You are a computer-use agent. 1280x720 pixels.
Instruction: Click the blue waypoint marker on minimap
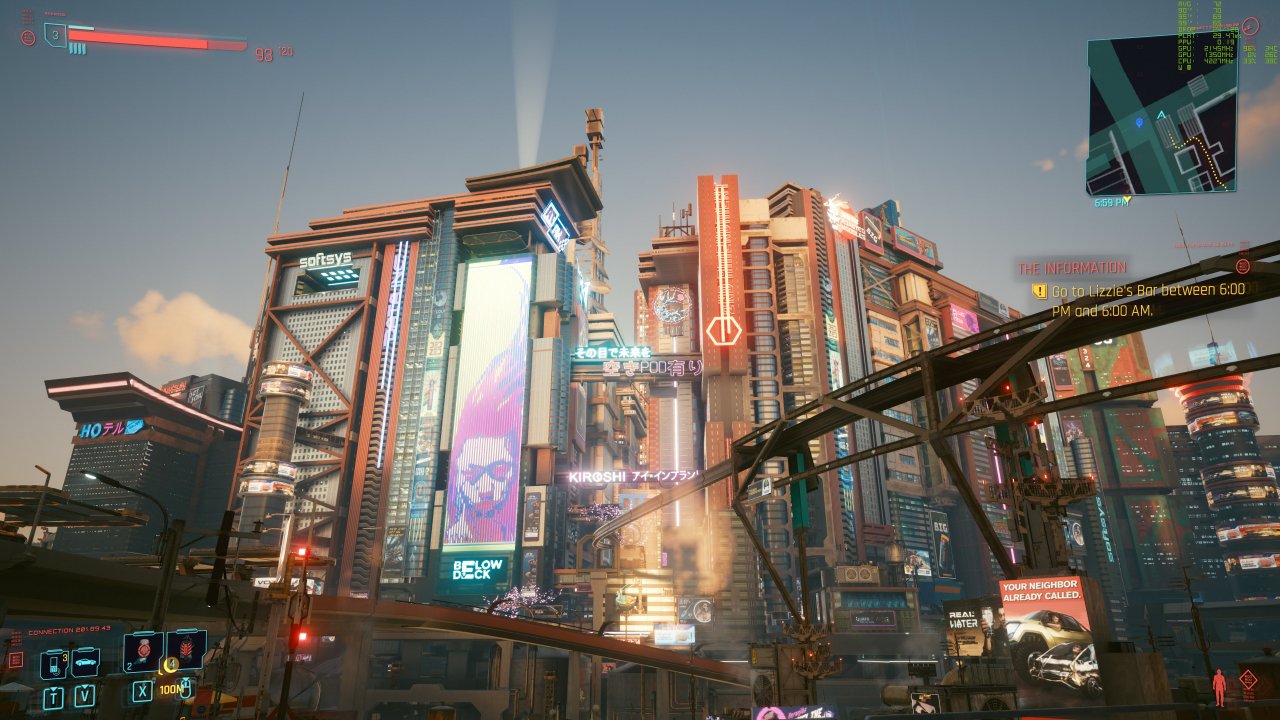1139,122
